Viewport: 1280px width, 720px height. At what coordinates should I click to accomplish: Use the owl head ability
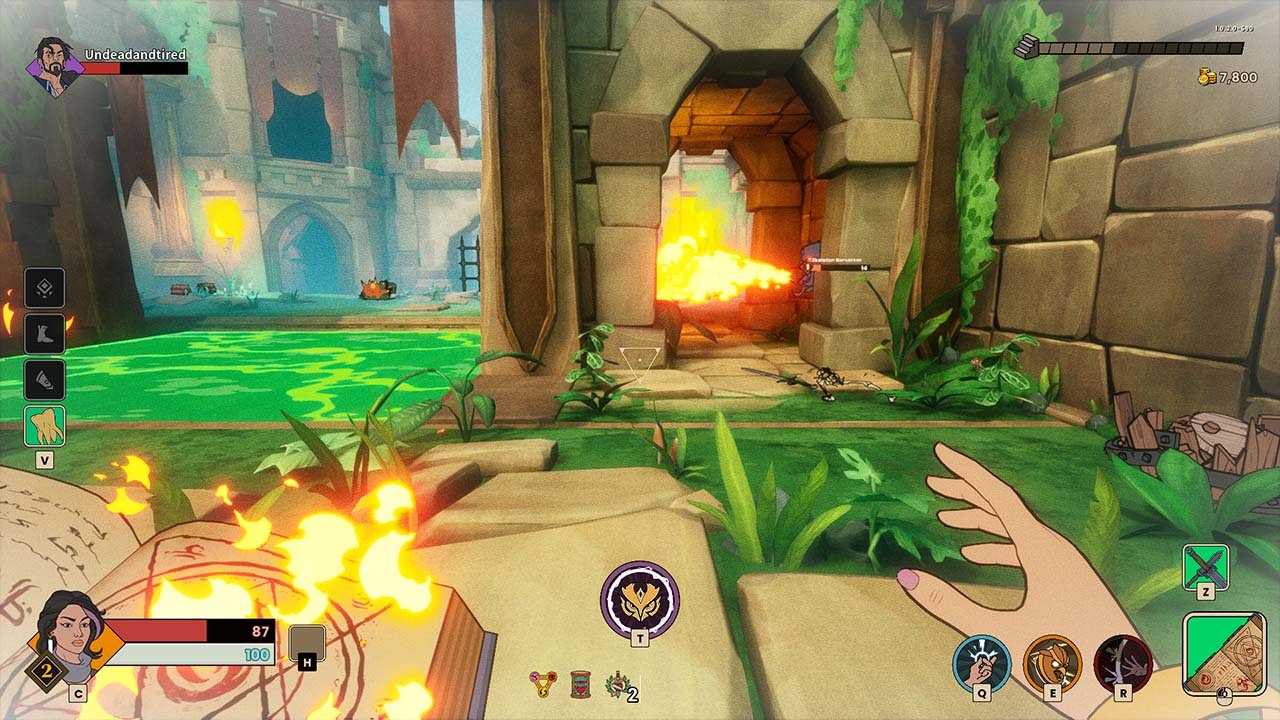click(x=1052, y=663)
